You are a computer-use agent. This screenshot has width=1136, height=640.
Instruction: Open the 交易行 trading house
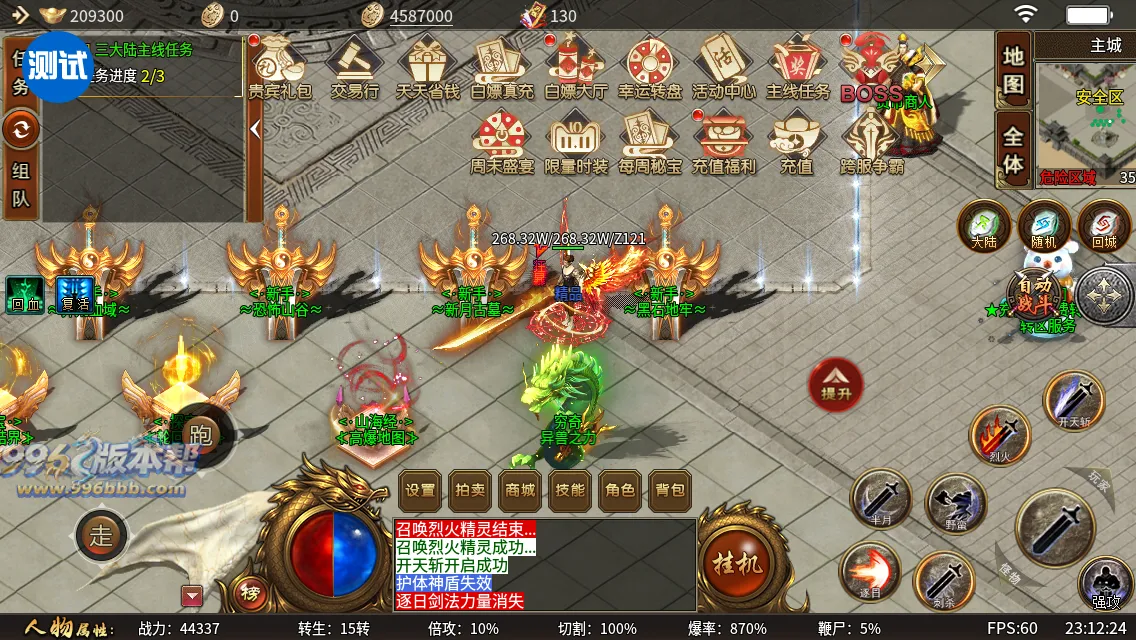pos(355,67)
